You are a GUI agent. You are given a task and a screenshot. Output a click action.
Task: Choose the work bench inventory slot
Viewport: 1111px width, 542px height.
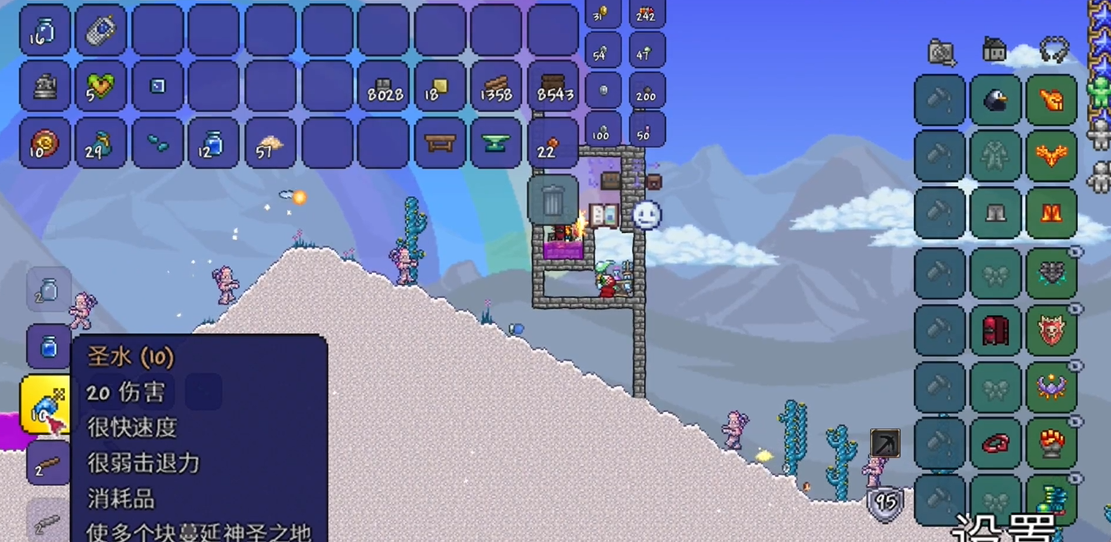click(x=440, y=143)
